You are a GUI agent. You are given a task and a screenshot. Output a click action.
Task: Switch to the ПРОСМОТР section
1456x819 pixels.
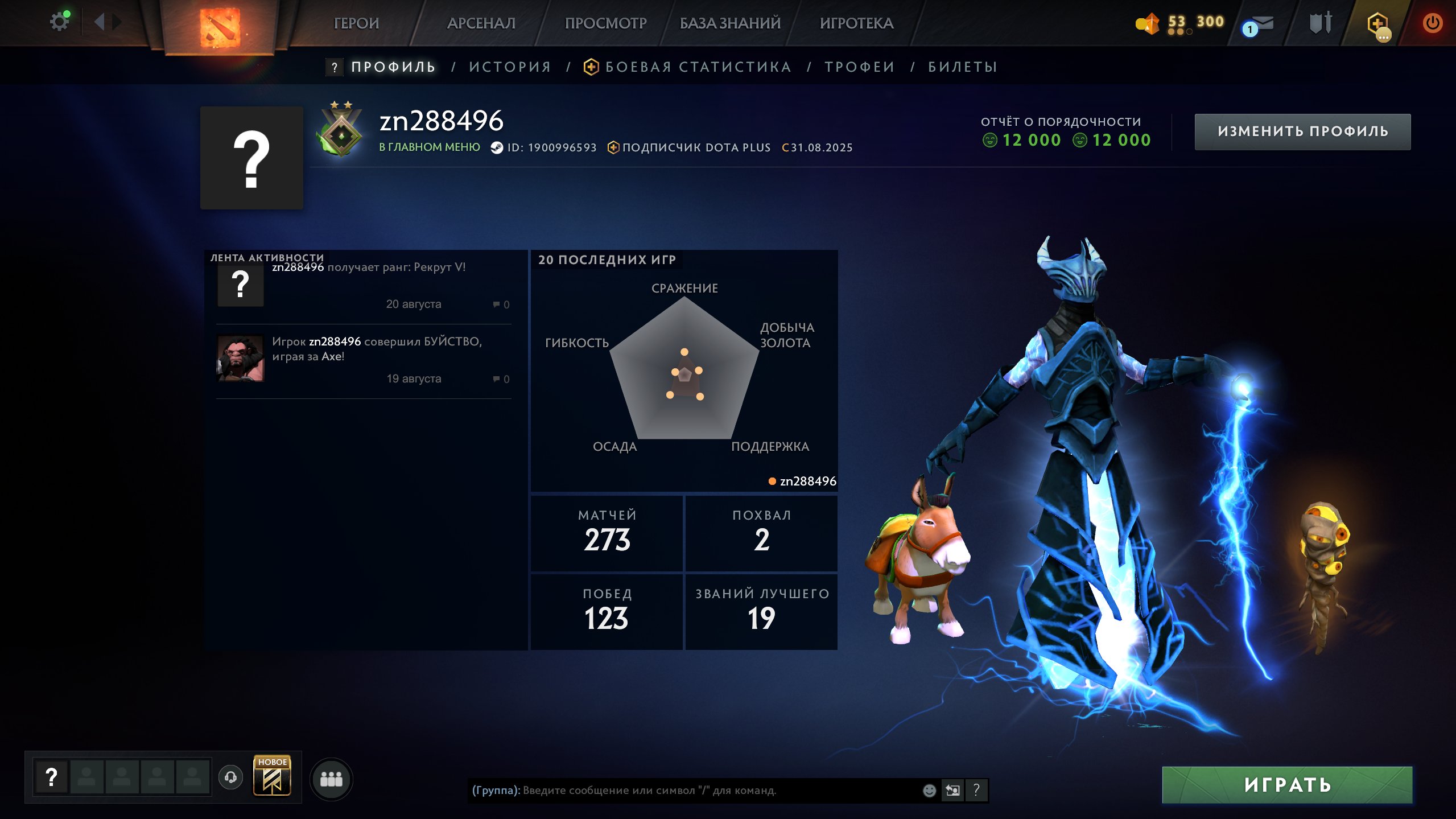[x=605, y=23]
